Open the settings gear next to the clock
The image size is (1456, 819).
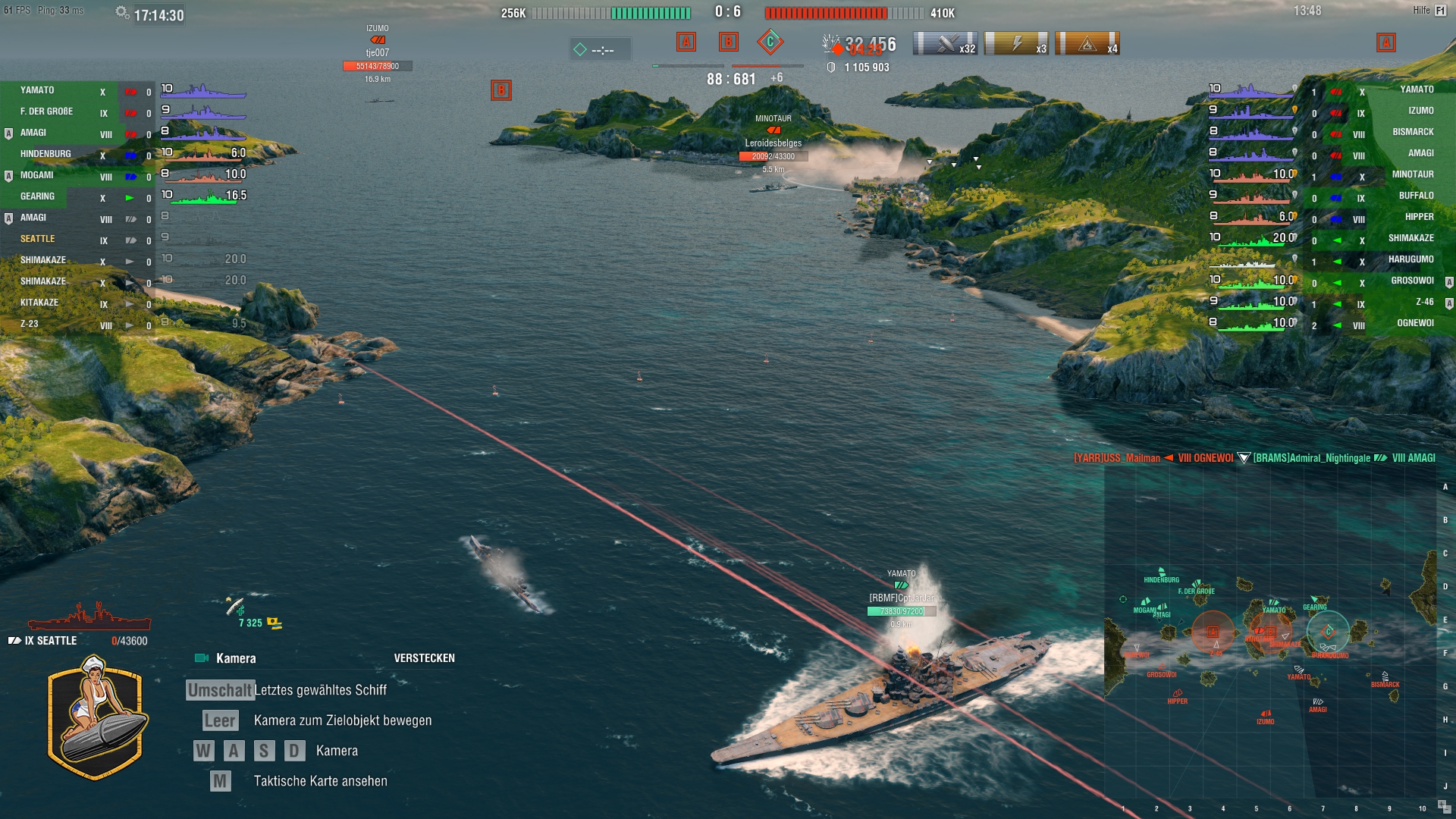[x=120, y=11]
